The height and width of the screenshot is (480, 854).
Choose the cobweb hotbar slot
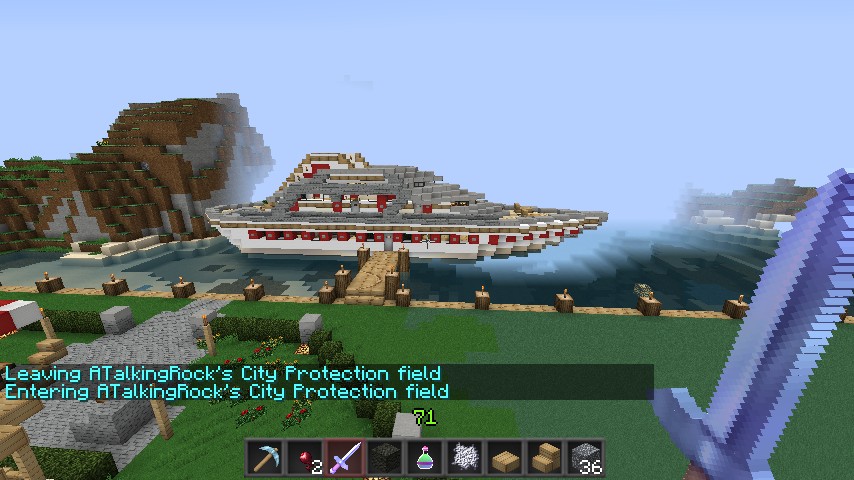pos(465,459)
